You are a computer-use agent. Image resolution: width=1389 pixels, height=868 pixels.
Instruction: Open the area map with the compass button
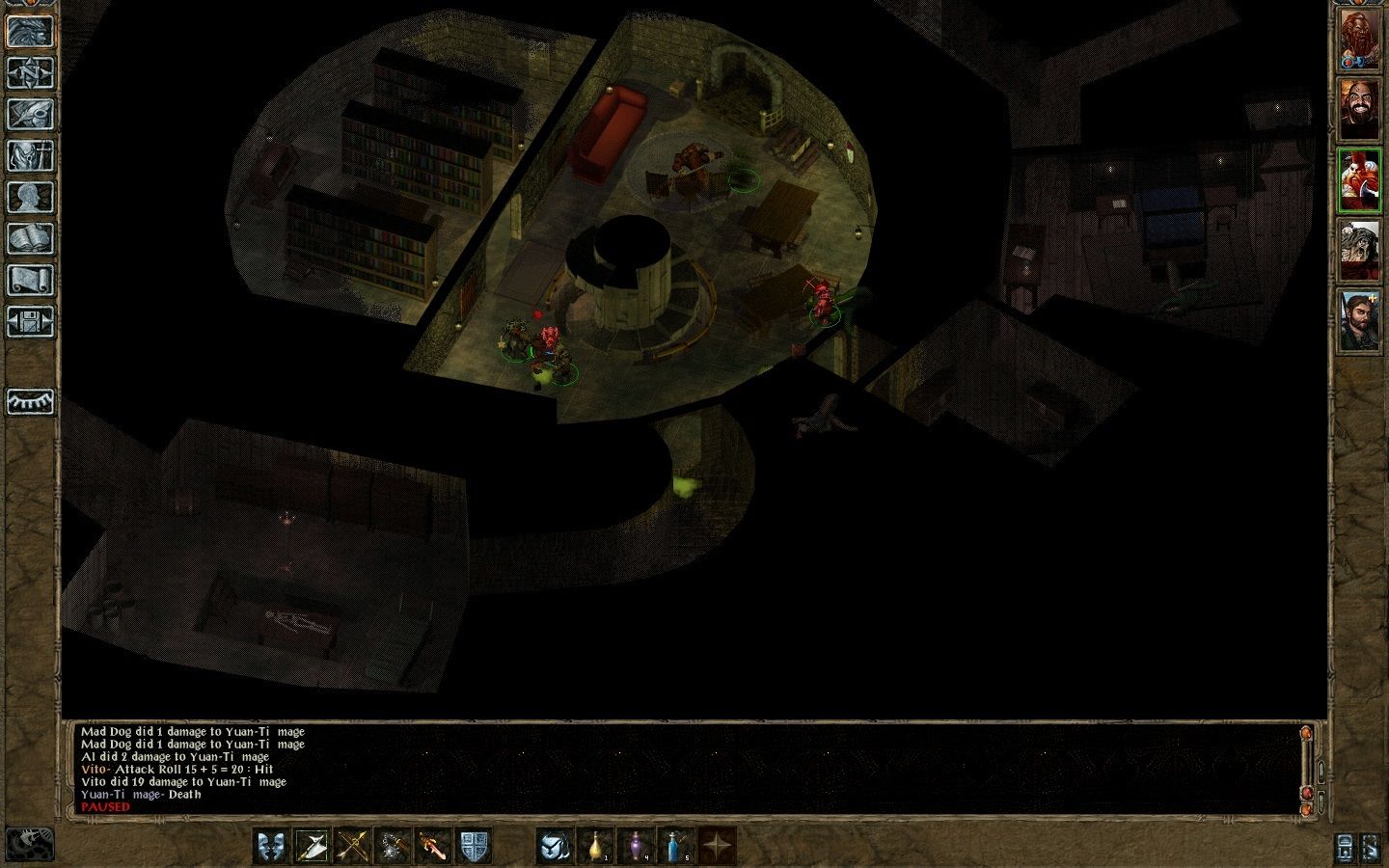point(30,72)
